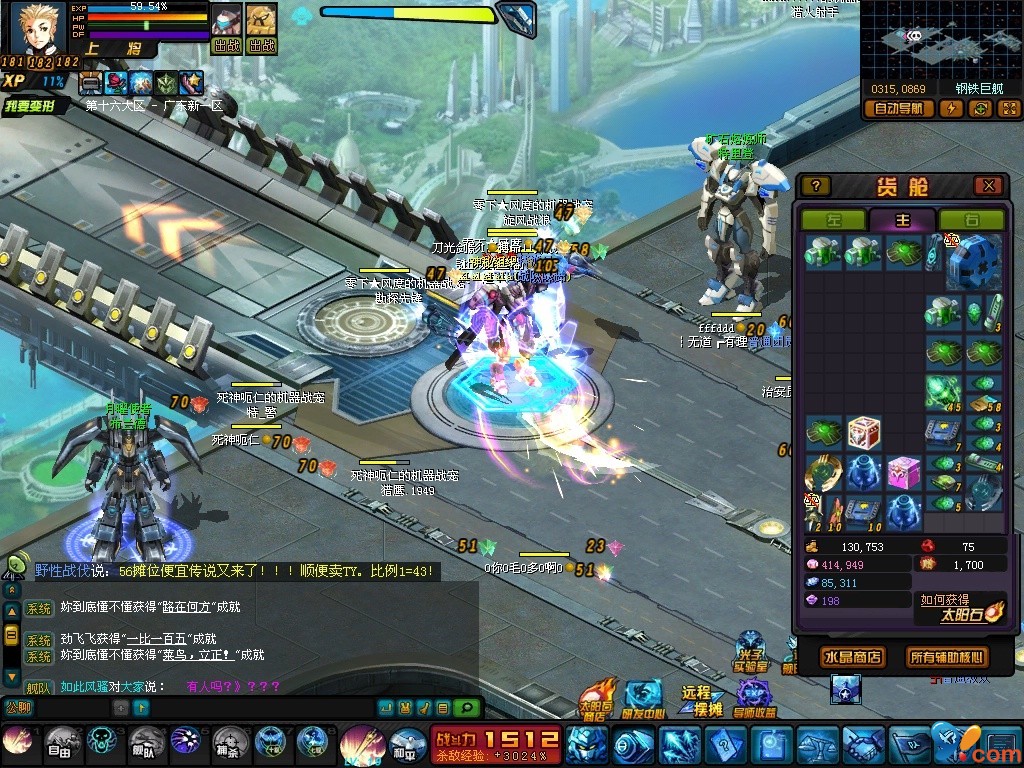Open the minimap of 钢铁巨舰
1024x768 pixels.
[940, 40]
